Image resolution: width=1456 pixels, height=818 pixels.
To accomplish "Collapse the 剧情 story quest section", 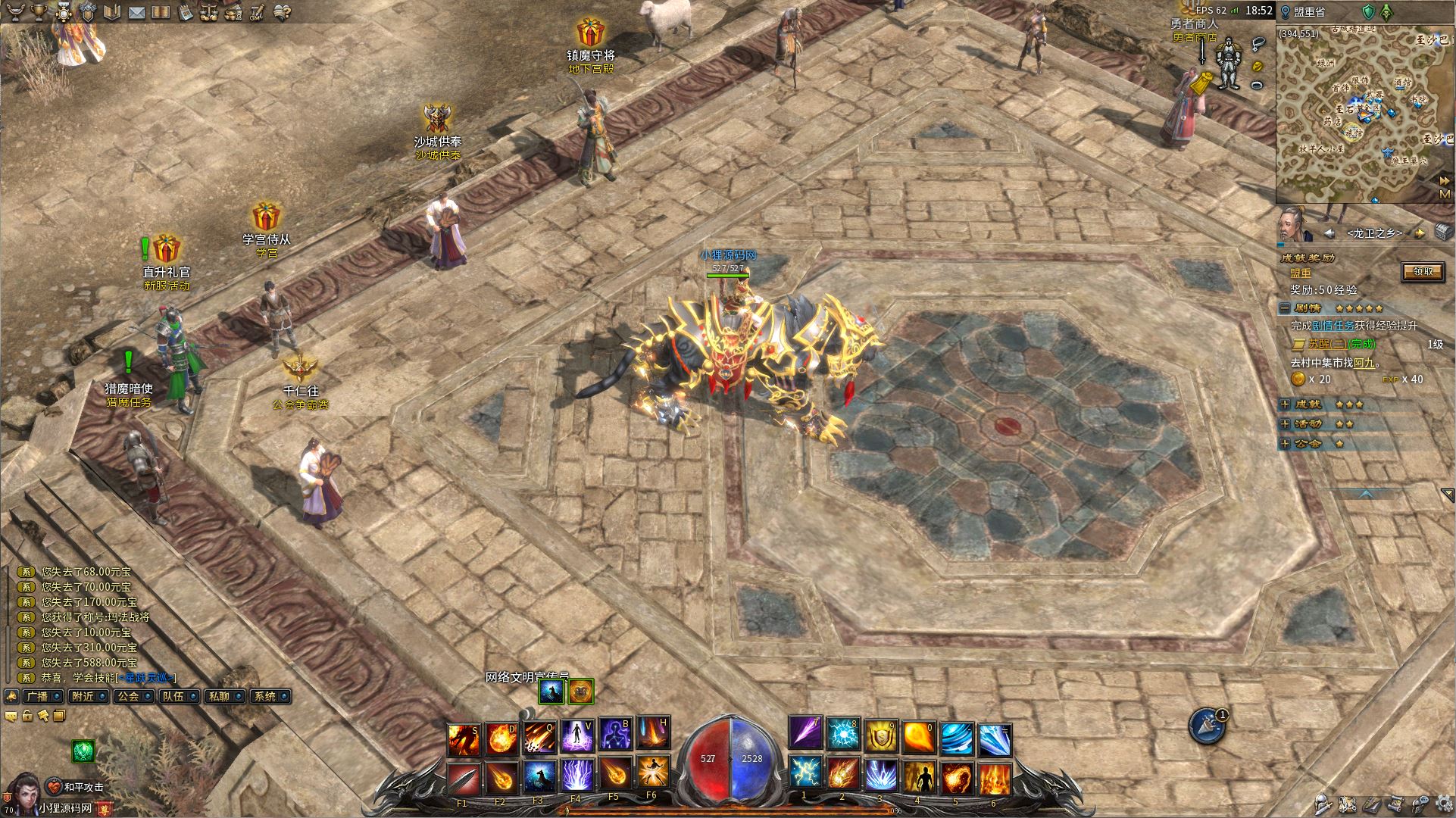I will (1285, 308).
